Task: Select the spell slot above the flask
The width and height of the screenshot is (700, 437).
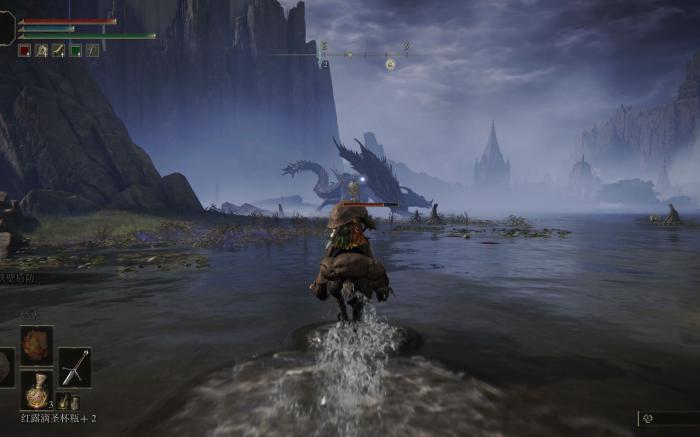Action: (37, 345)
